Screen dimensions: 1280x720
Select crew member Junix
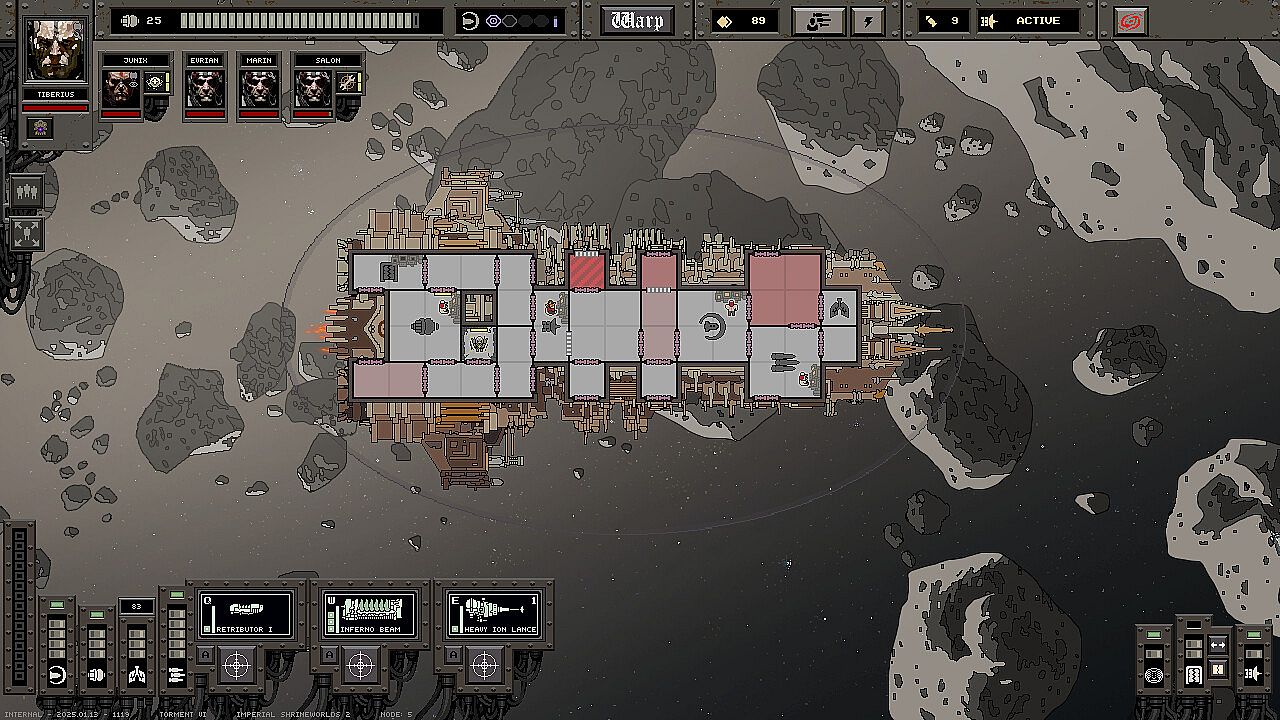[x=121, y=89]
